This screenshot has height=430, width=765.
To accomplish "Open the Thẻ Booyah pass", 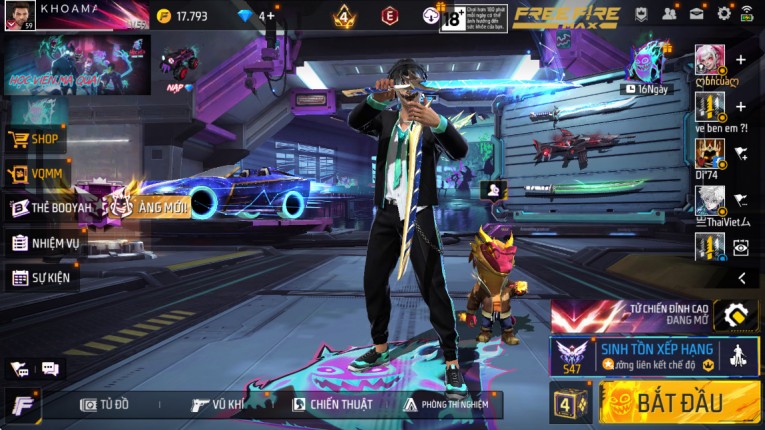I will pos(45,208).
